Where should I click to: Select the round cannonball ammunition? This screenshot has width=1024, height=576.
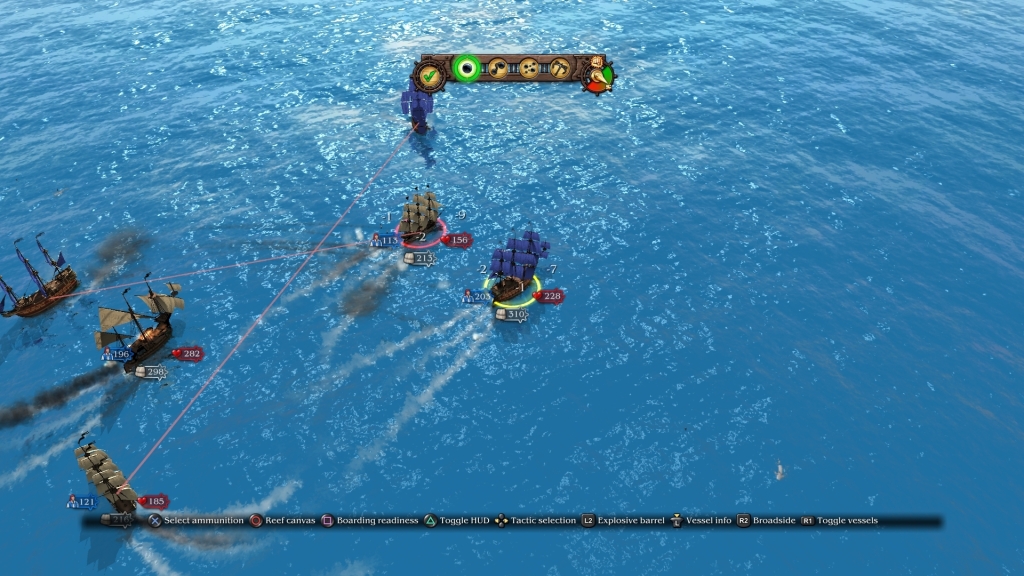(x=465, y=68)
